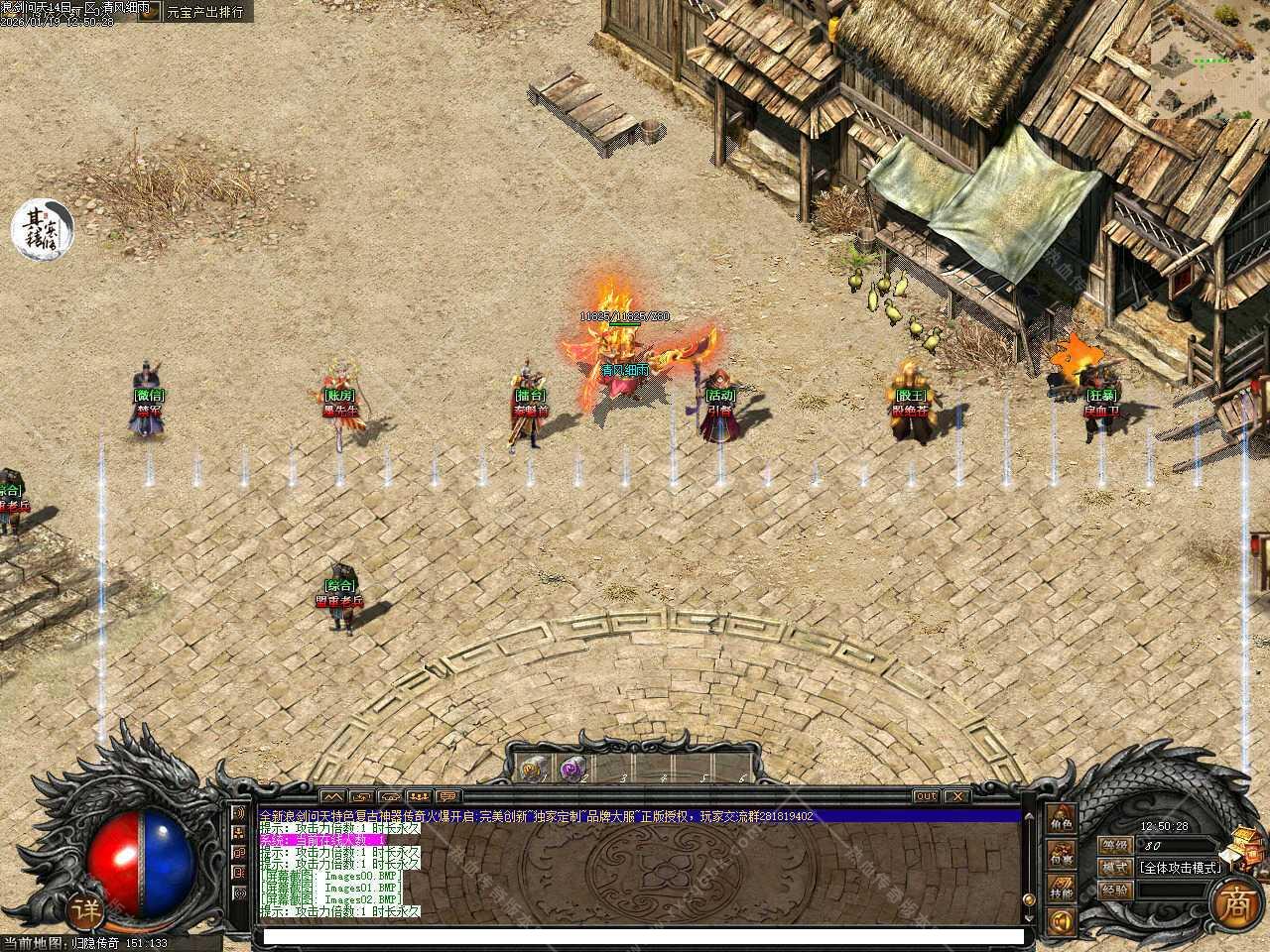
Task: Close the game with the X button
Action: pyautogui.click(x=955, y=795)
